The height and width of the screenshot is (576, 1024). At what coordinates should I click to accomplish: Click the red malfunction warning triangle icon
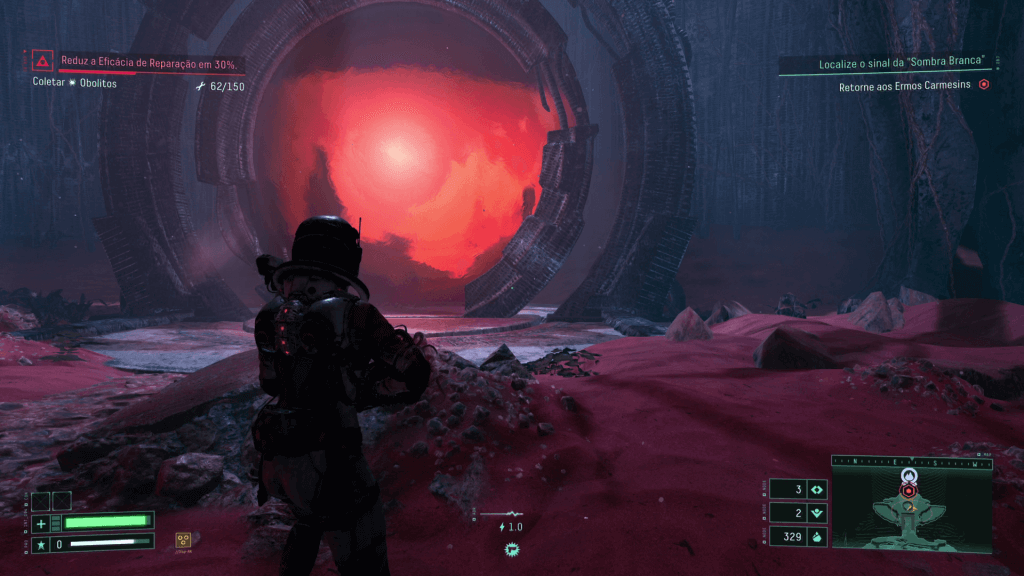42,61
